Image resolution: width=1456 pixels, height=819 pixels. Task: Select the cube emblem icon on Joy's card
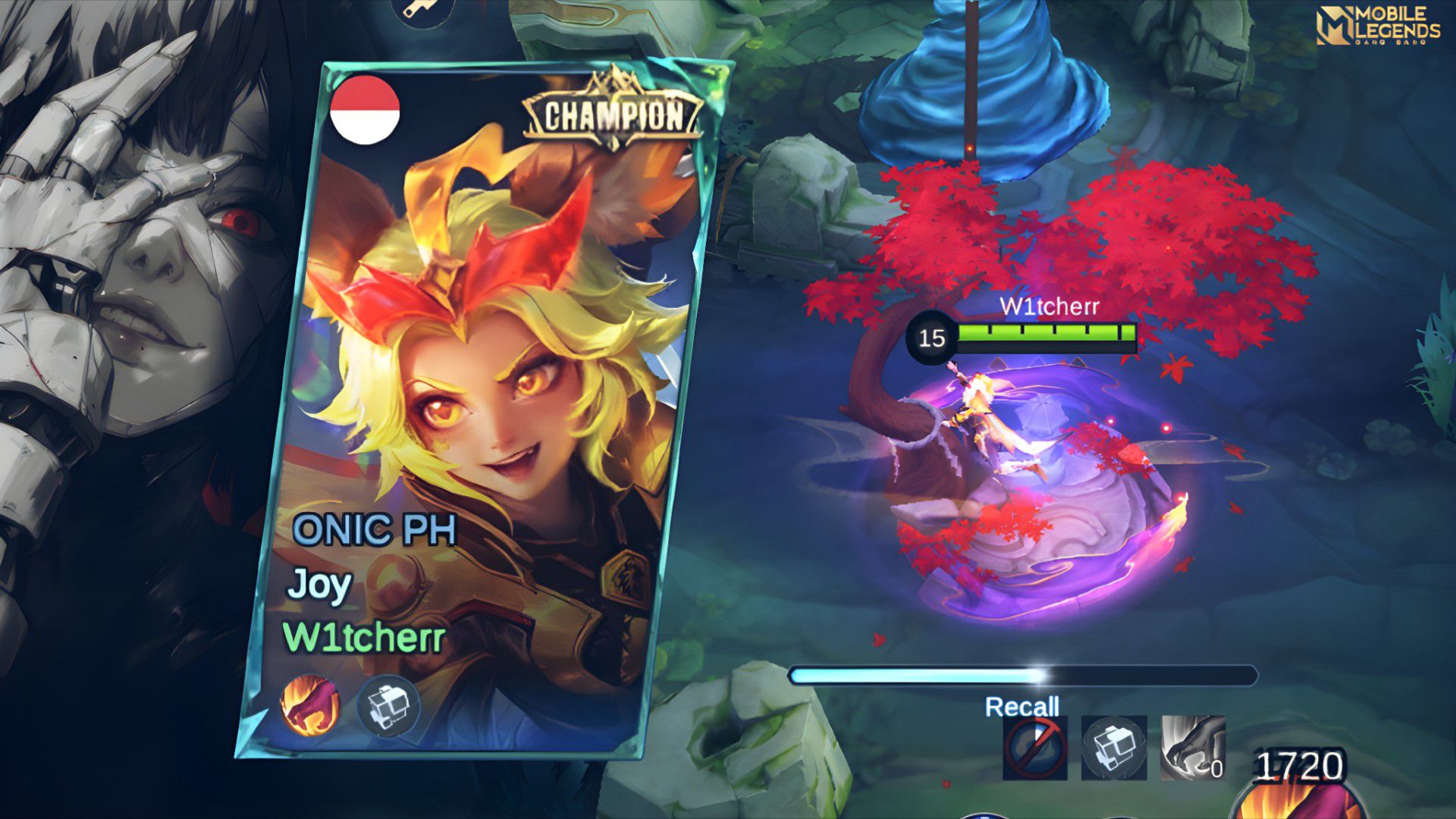pyautogui.click(x=388, y=706)
